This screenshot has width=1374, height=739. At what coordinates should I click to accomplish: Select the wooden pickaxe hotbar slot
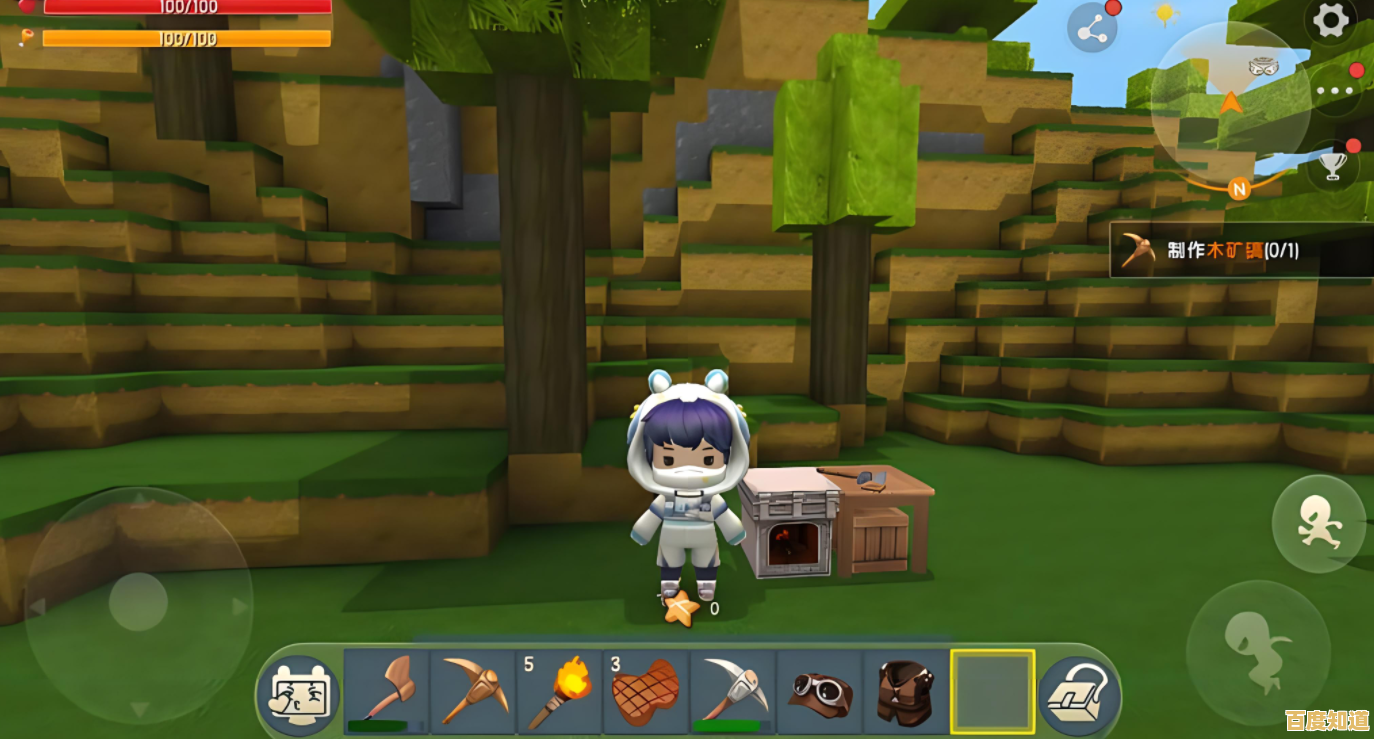pos(472,691)
